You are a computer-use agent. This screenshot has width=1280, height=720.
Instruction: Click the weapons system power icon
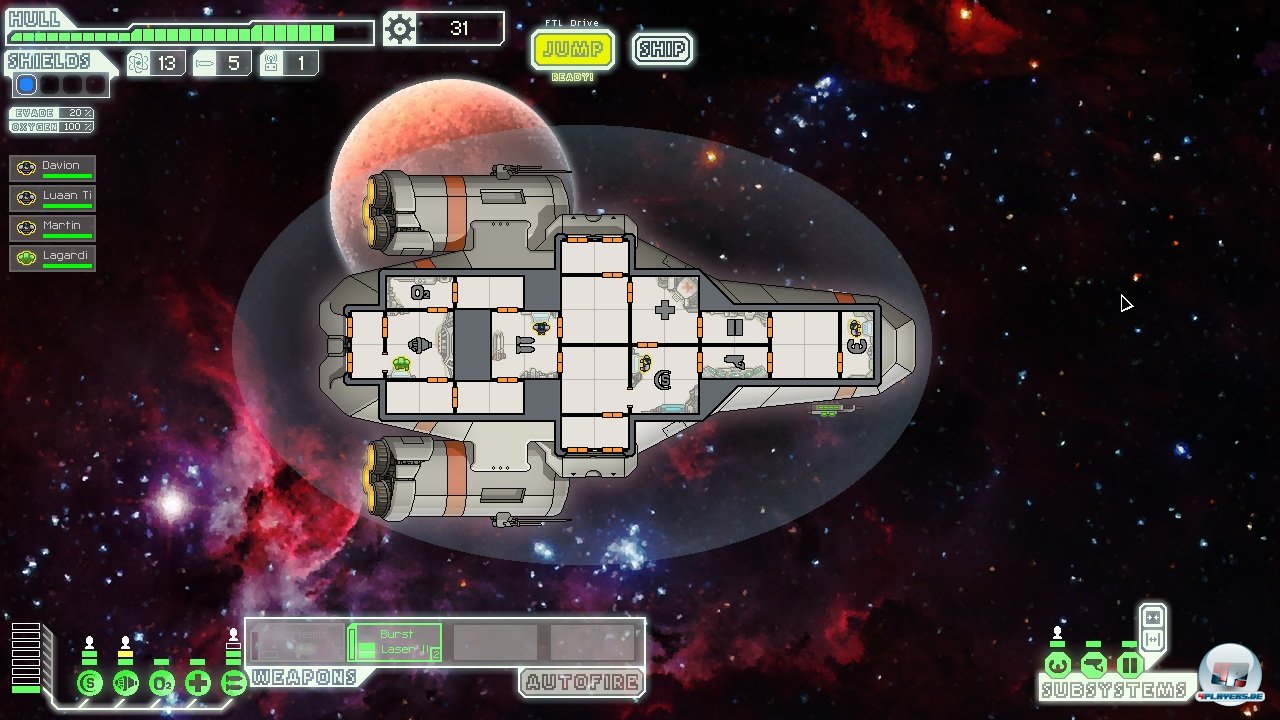[233, 684]
